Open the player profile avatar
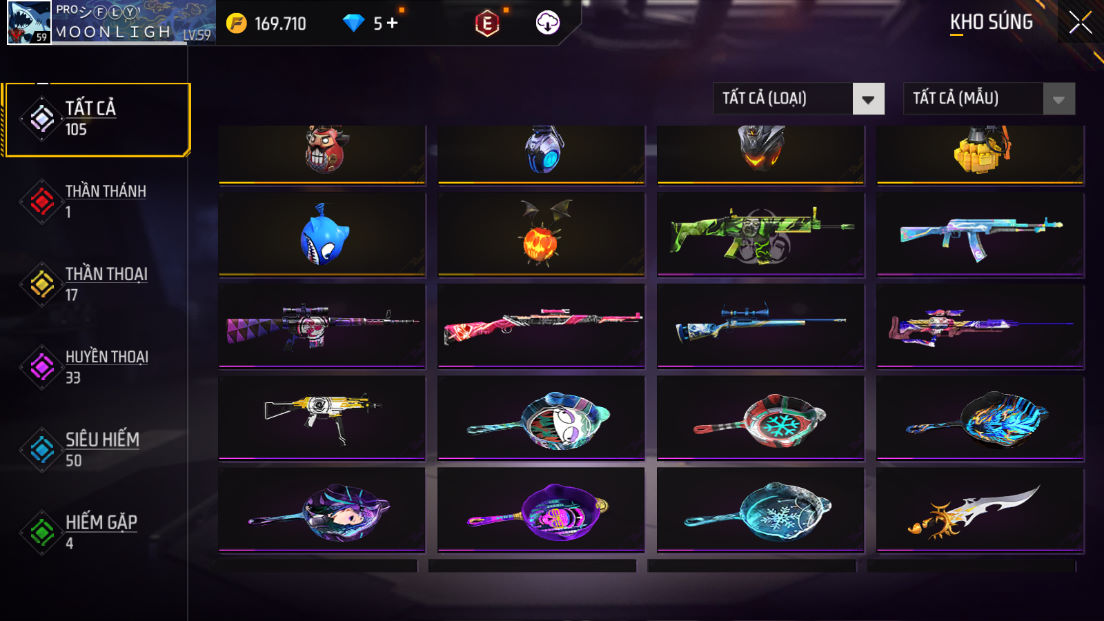Image resolution: width=1104 pixels, height=621 pixels. point(29,22)
